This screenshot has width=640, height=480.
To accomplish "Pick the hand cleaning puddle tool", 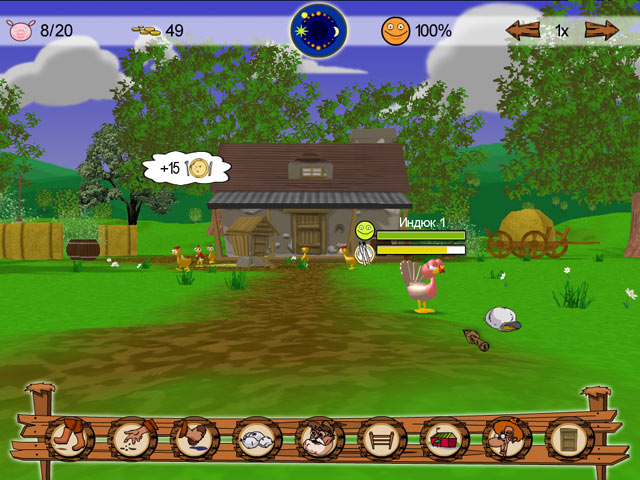I will [x=195, y=438].
